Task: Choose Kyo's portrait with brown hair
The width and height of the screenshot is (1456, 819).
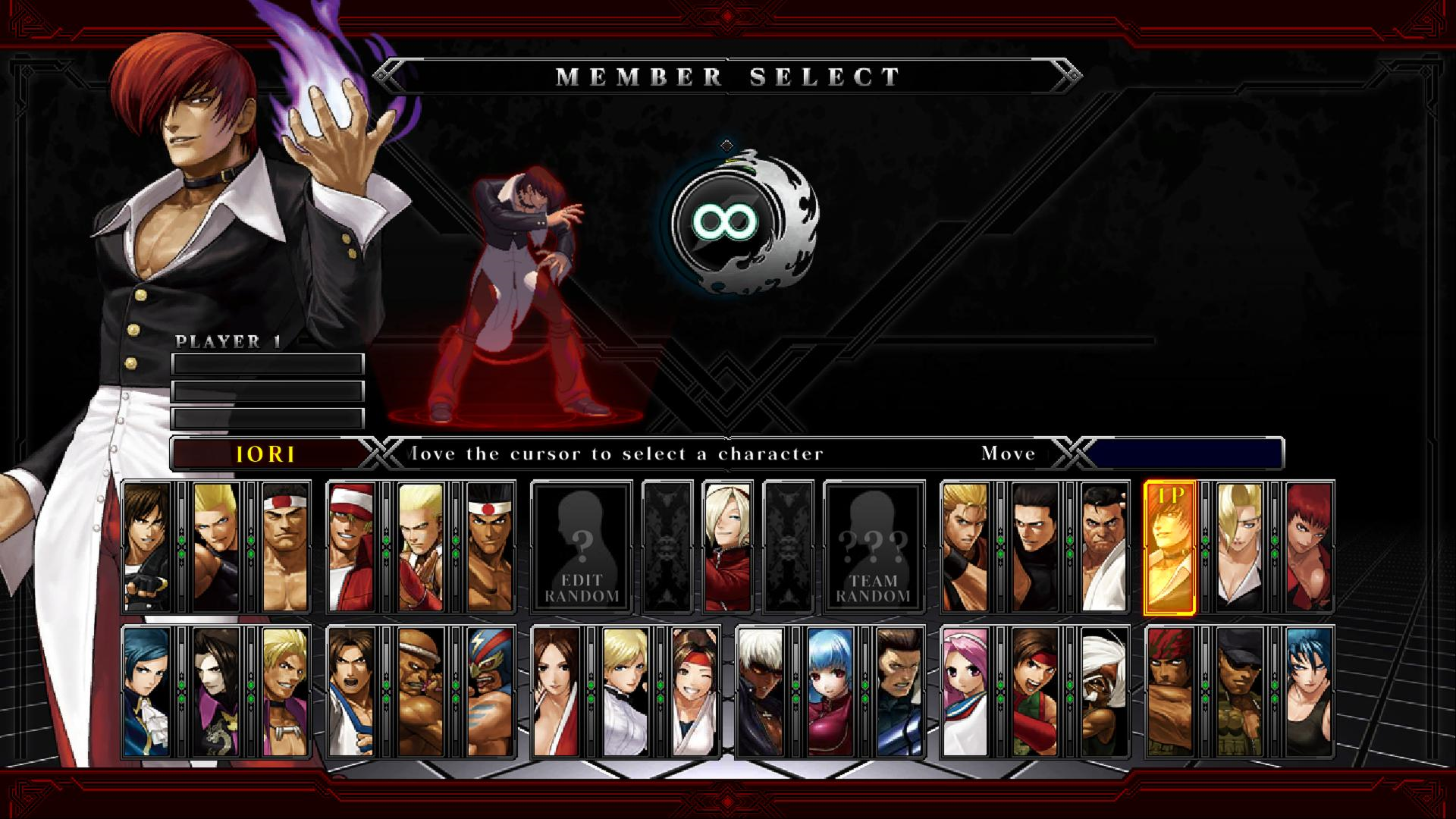Action: click(147, 547)
